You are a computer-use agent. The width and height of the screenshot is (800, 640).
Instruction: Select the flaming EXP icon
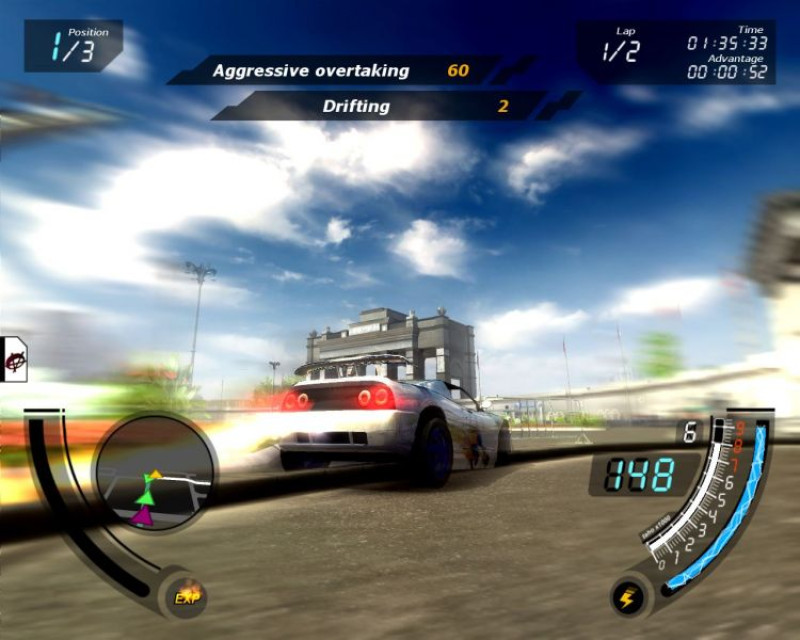[186, 595]
